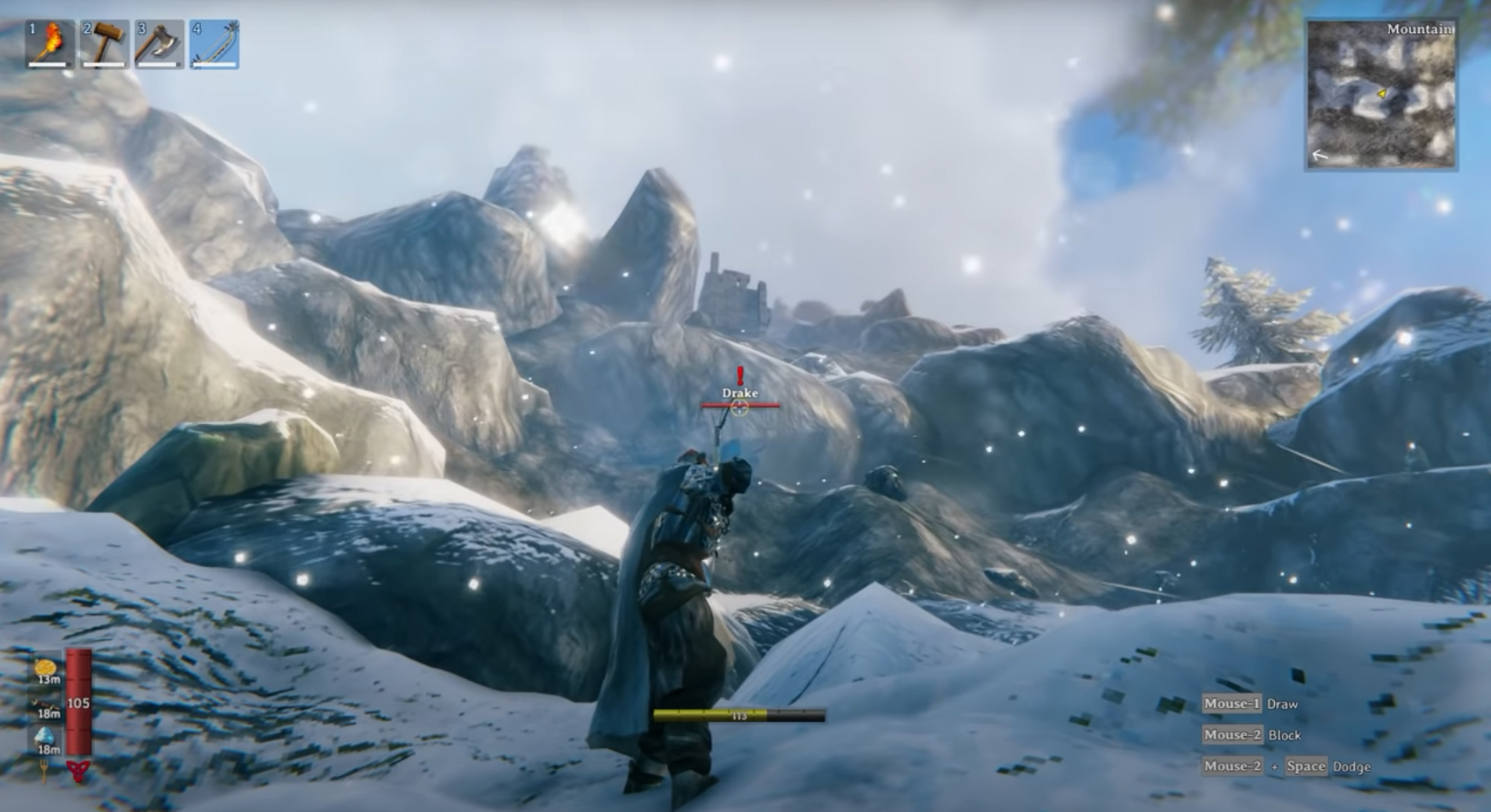Select the torch in hotbar slot 1
Image resolution: width=1491 pixels, height=812 pixels.
(50, 44)
